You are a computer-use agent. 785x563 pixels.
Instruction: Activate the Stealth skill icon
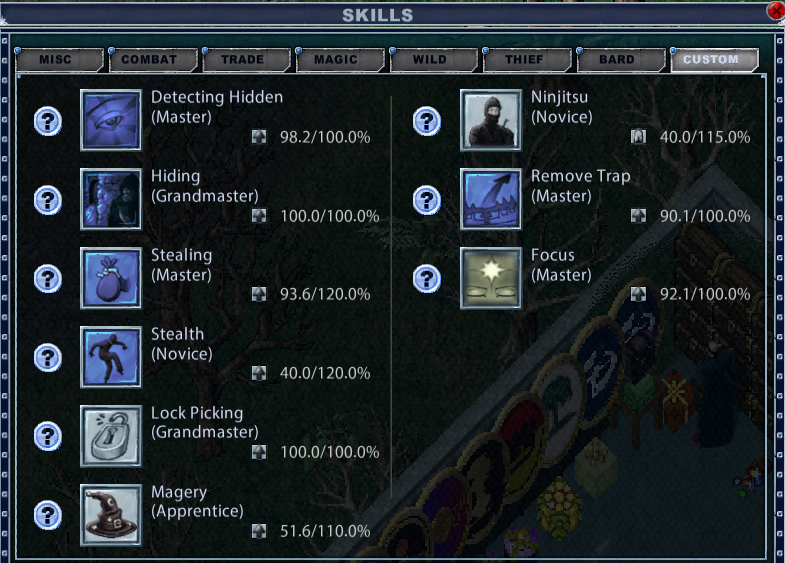(x=111, y=357)
